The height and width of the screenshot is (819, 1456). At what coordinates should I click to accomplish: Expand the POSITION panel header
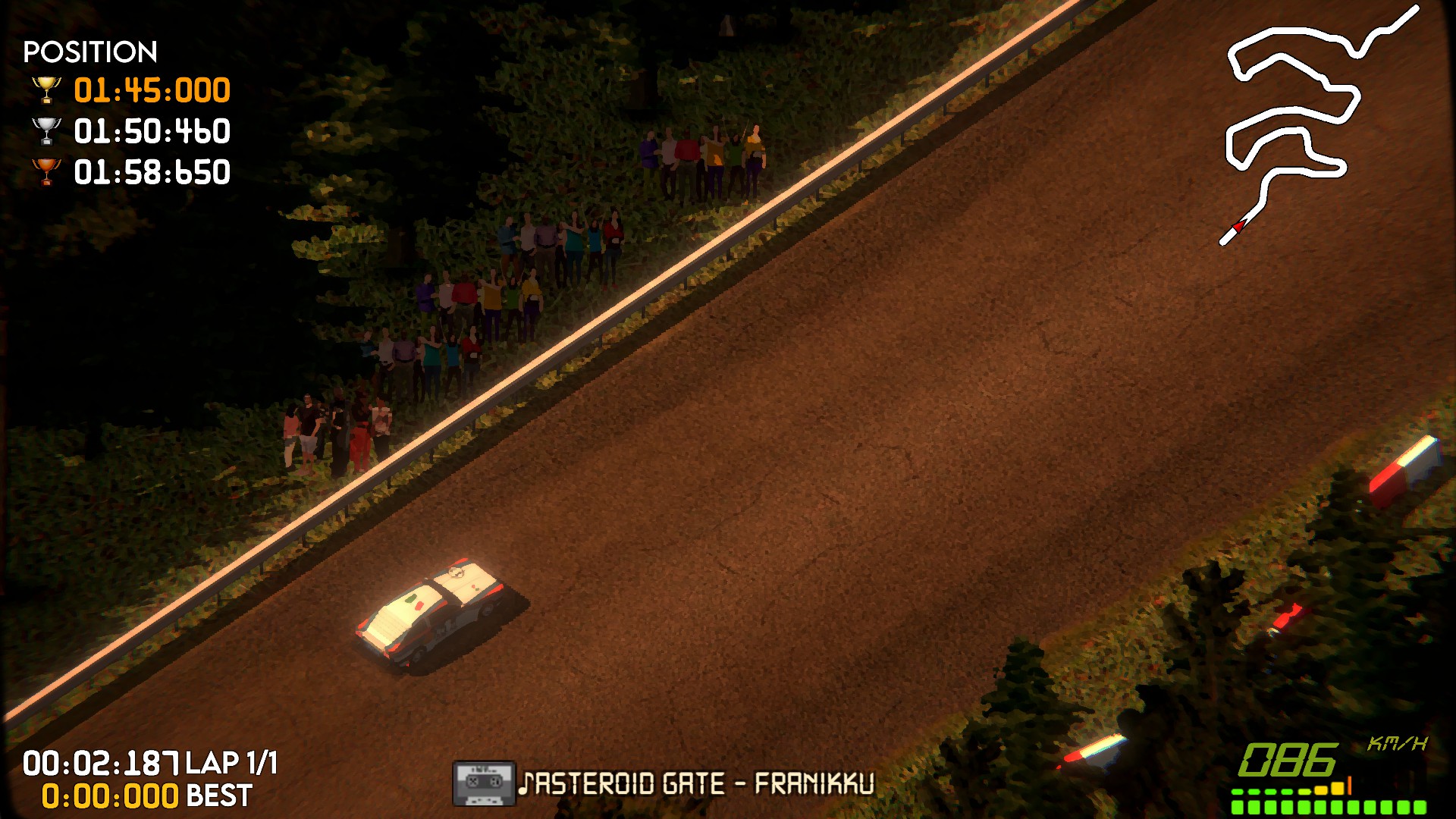coord(89,52)
